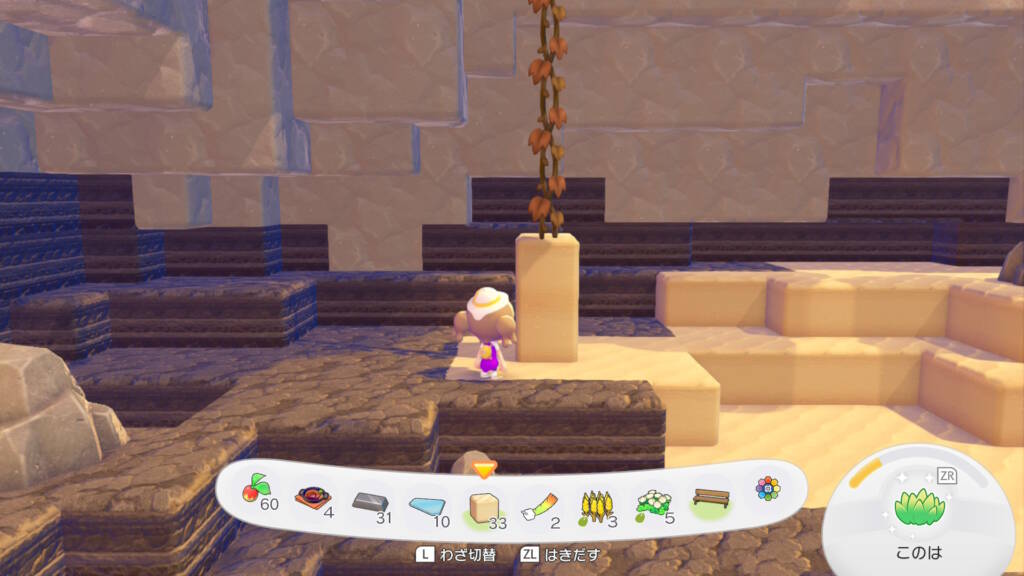Open the multicolor flower palette icon
Viewport: 1024px width, 576px height.
pyautogui.click(x=767, y=488)
